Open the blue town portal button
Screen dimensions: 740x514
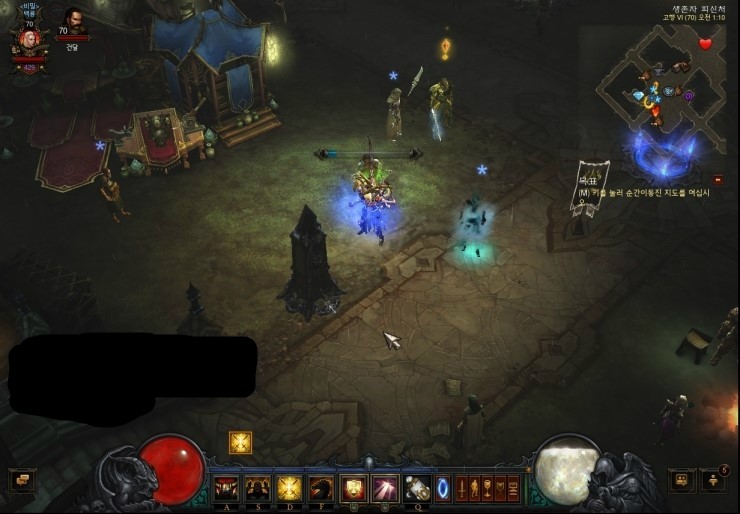(x=443, y=488)
